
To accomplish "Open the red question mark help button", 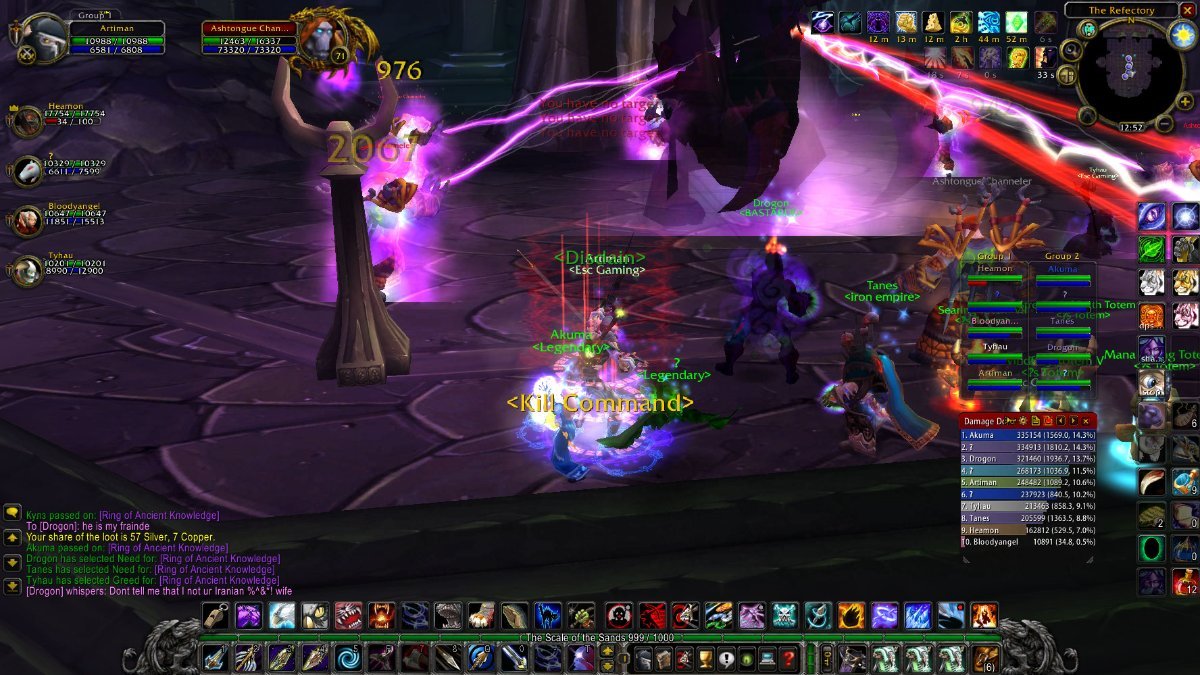I will [x=789, y=659].
